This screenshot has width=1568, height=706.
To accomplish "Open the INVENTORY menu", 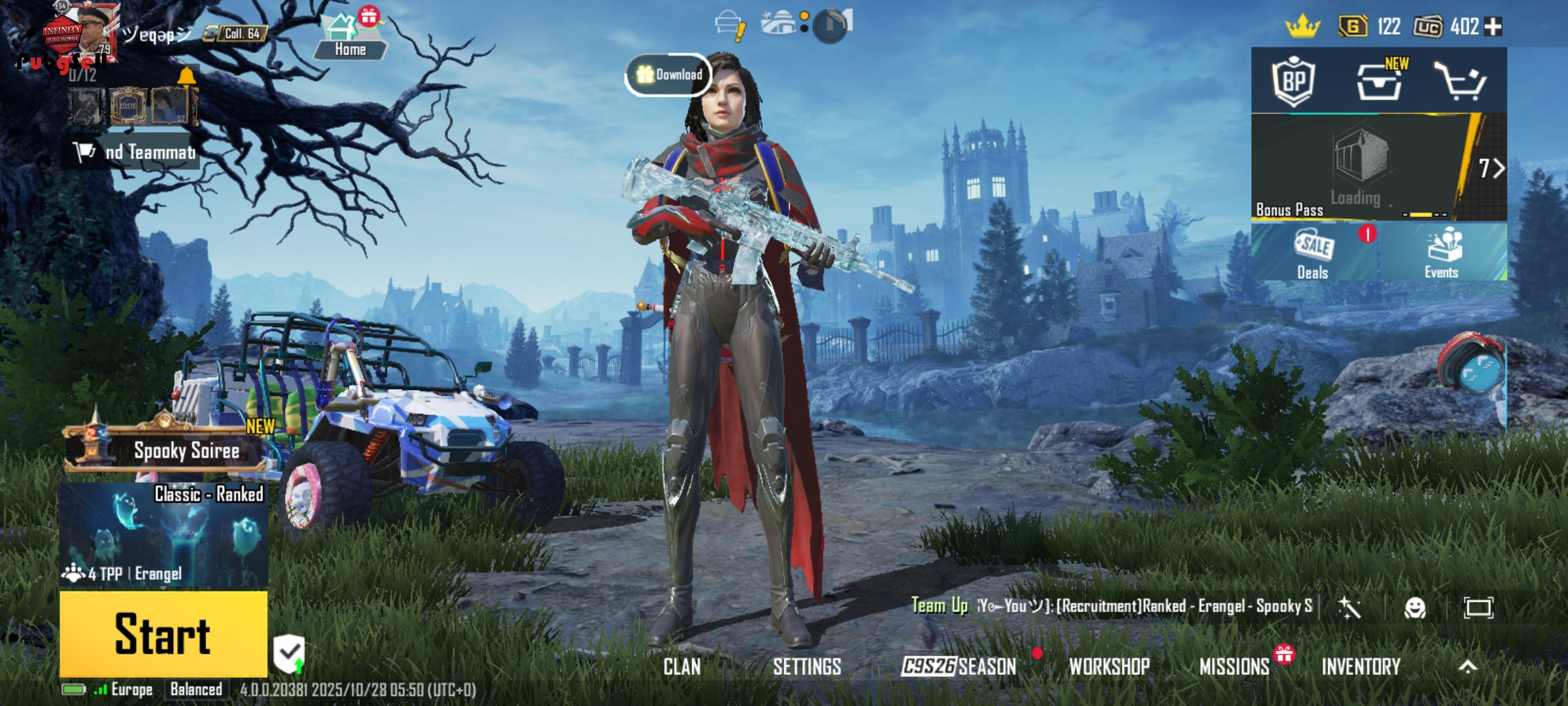I will coord(1361,667).
